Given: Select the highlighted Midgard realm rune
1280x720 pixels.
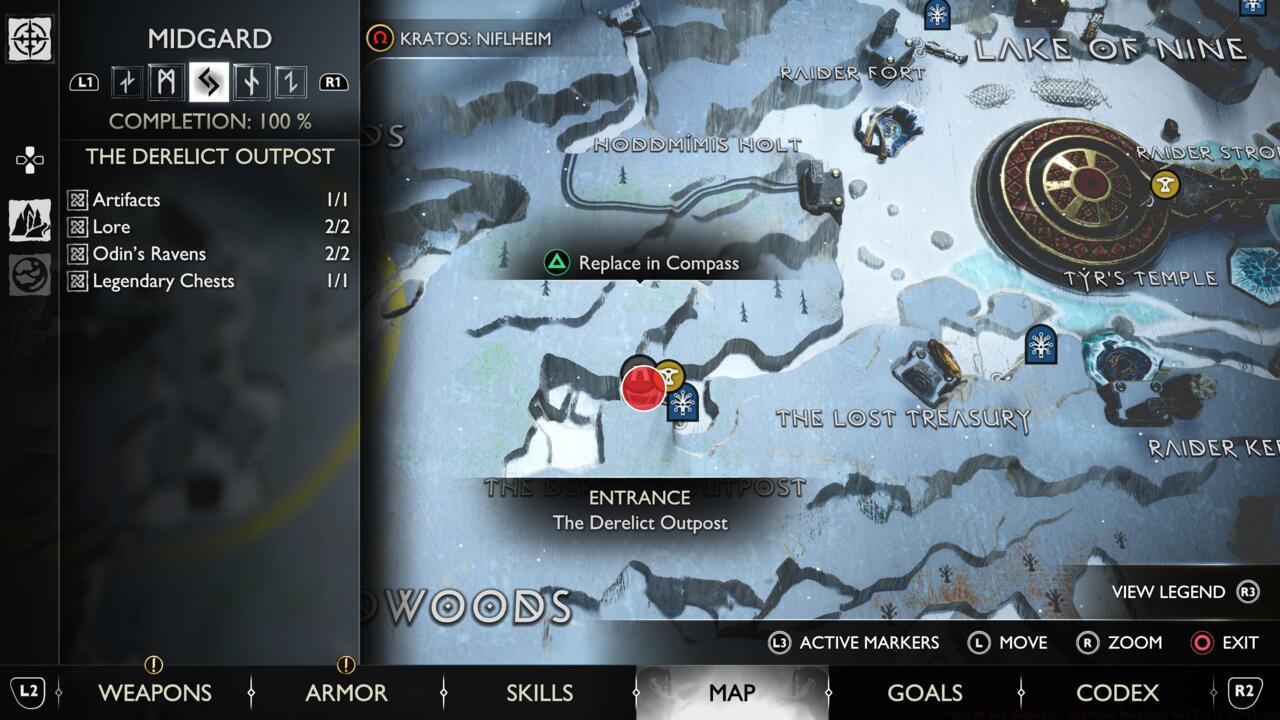Looking at the screenshot, I should 208,83.
